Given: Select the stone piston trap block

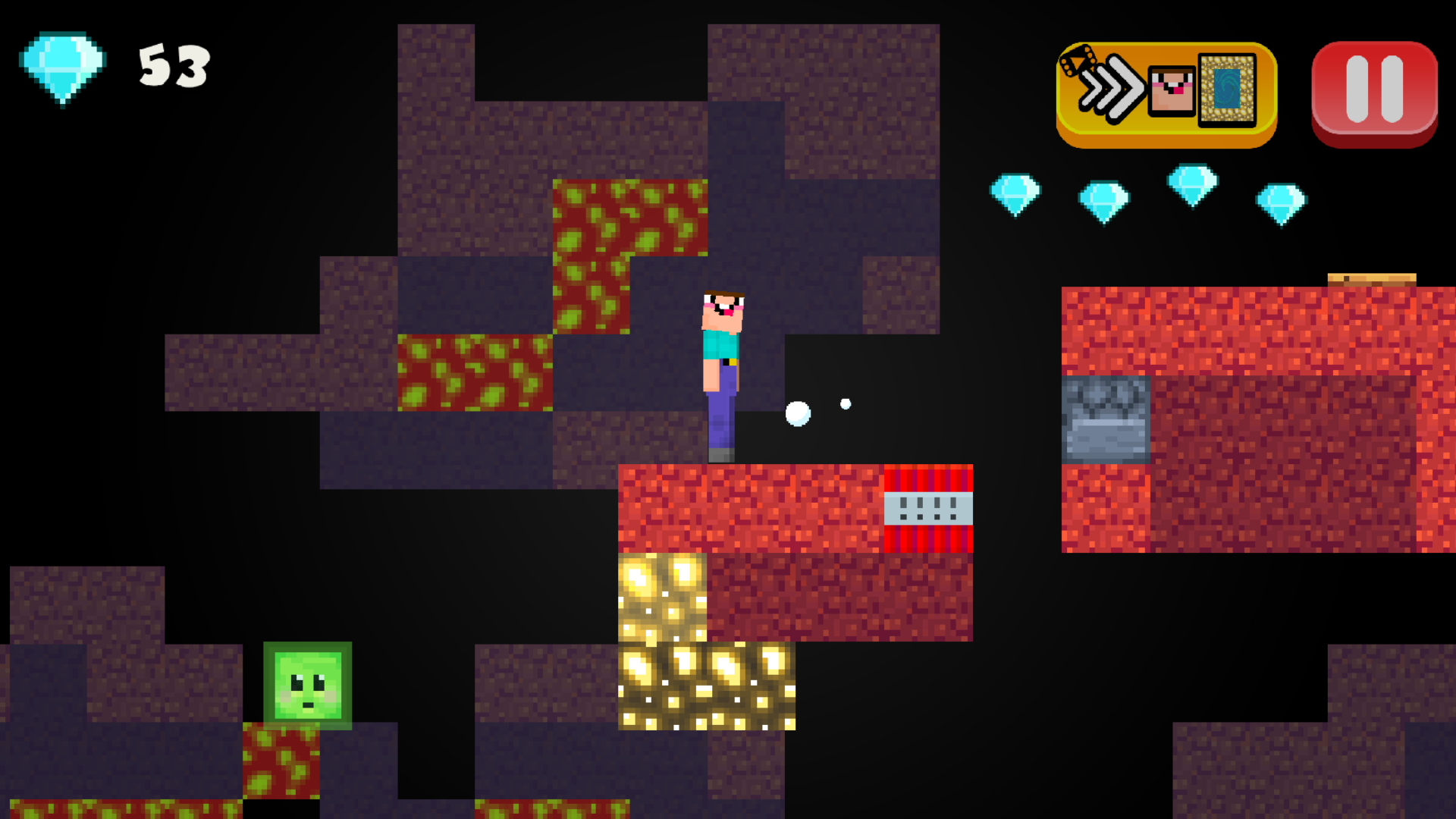Looking at the screenshot, I should (1106, 421).
